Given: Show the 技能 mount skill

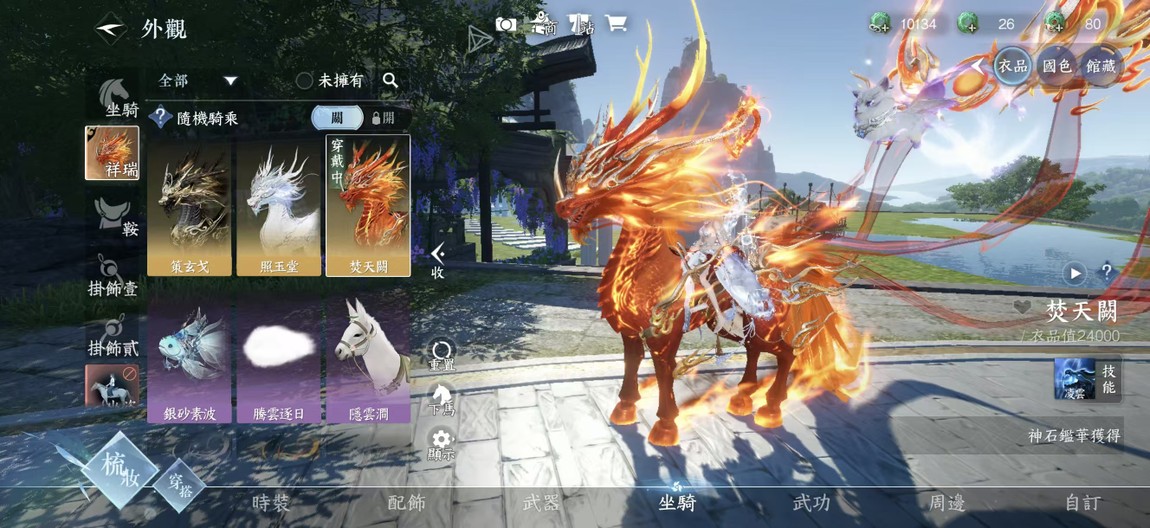Looking at the screenshot, I should [x=1087, y=380].
